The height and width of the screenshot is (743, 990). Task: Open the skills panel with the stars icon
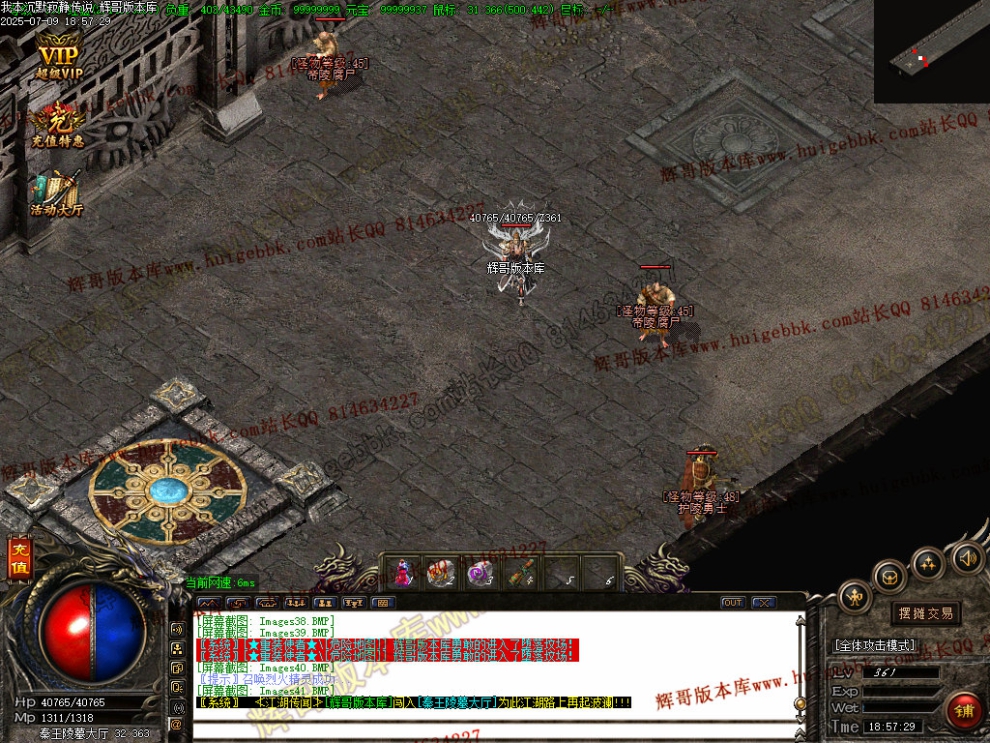[928, 563]
